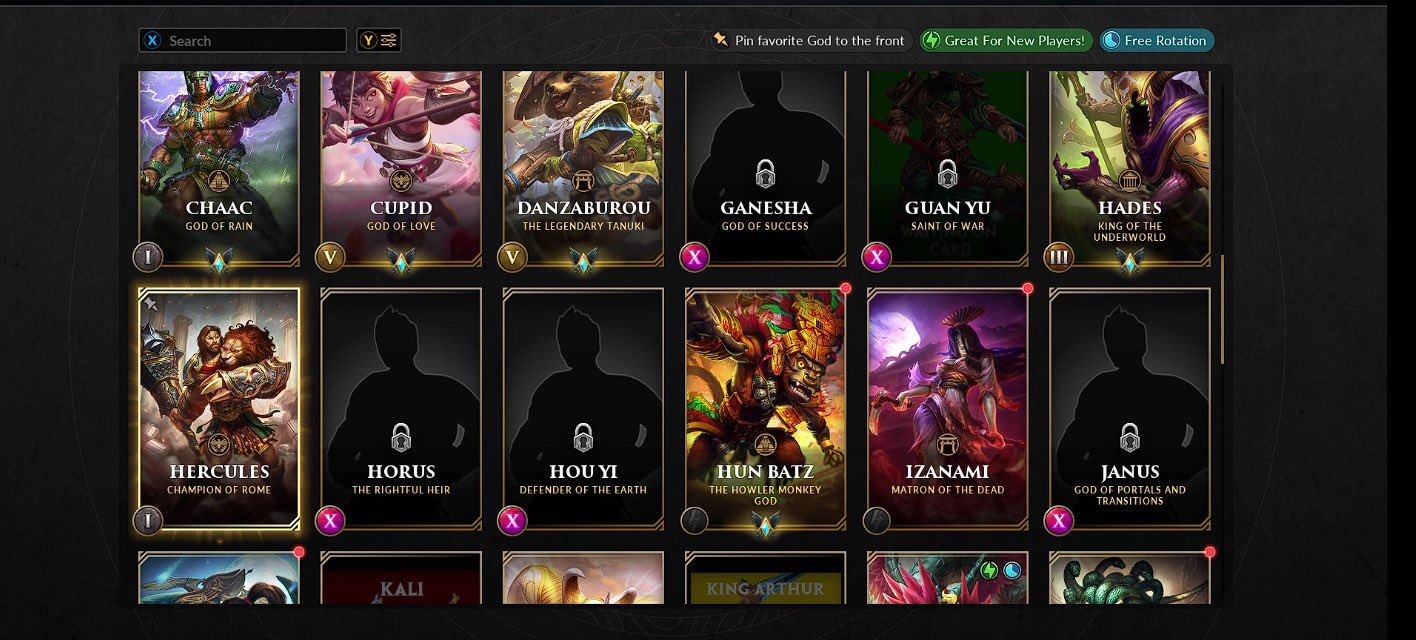Show Free Rotation gods

click(1157, 41)
